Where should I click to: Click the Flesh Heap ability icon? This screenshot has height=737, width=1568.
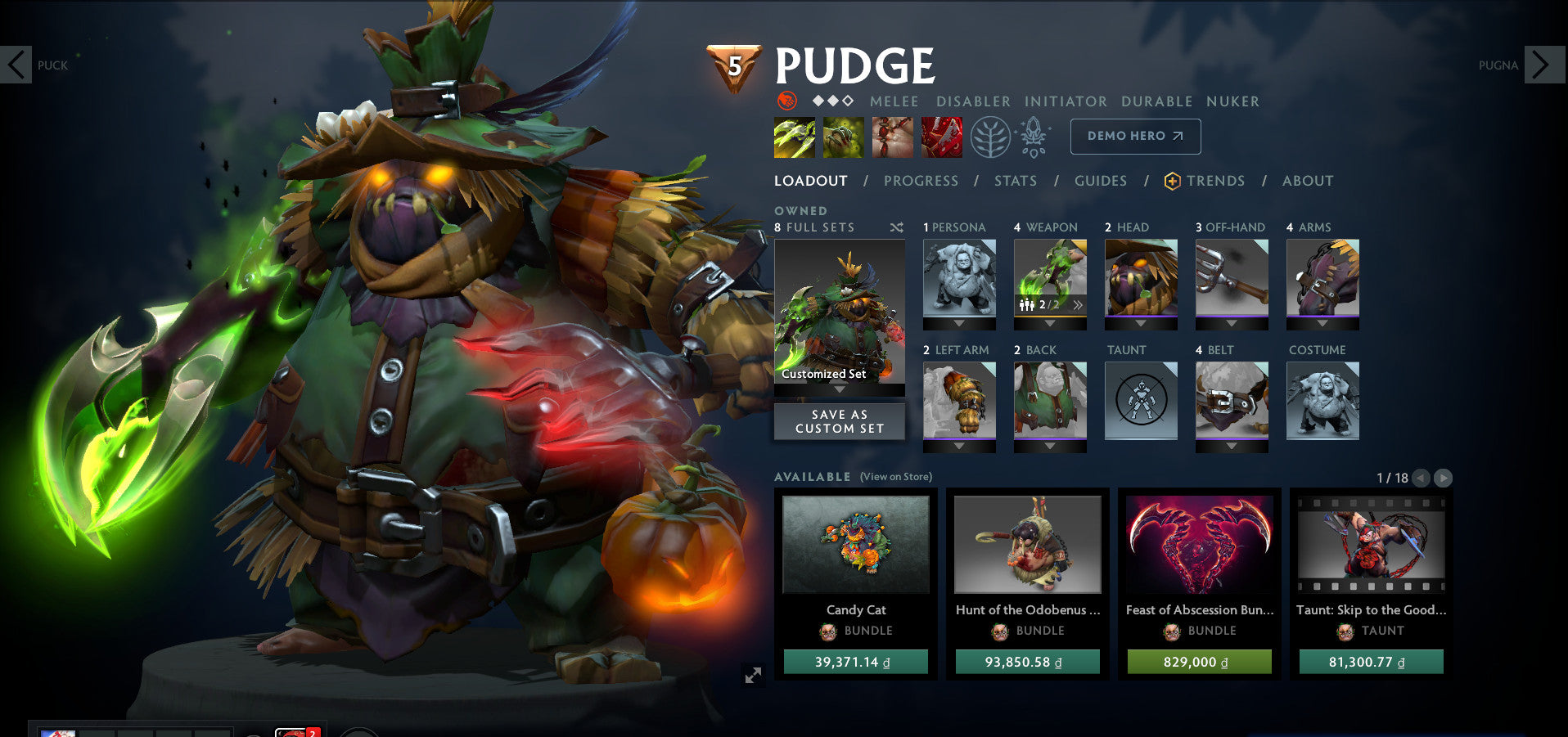[892, 137]
